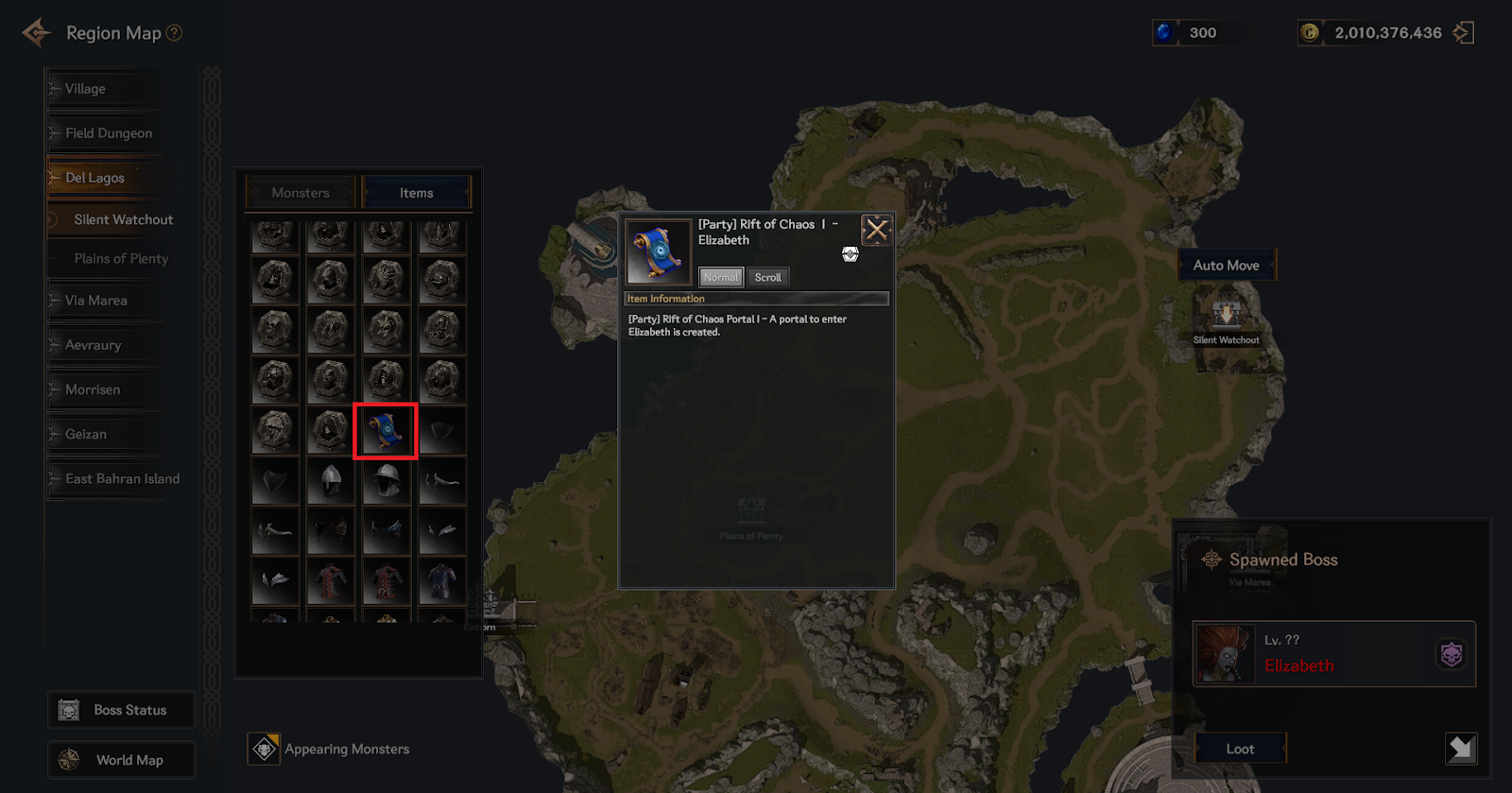Viewport: 1512px width, 793px height.
Task: Select the Elizabeth boss entry
Action: coord(1333,654)
